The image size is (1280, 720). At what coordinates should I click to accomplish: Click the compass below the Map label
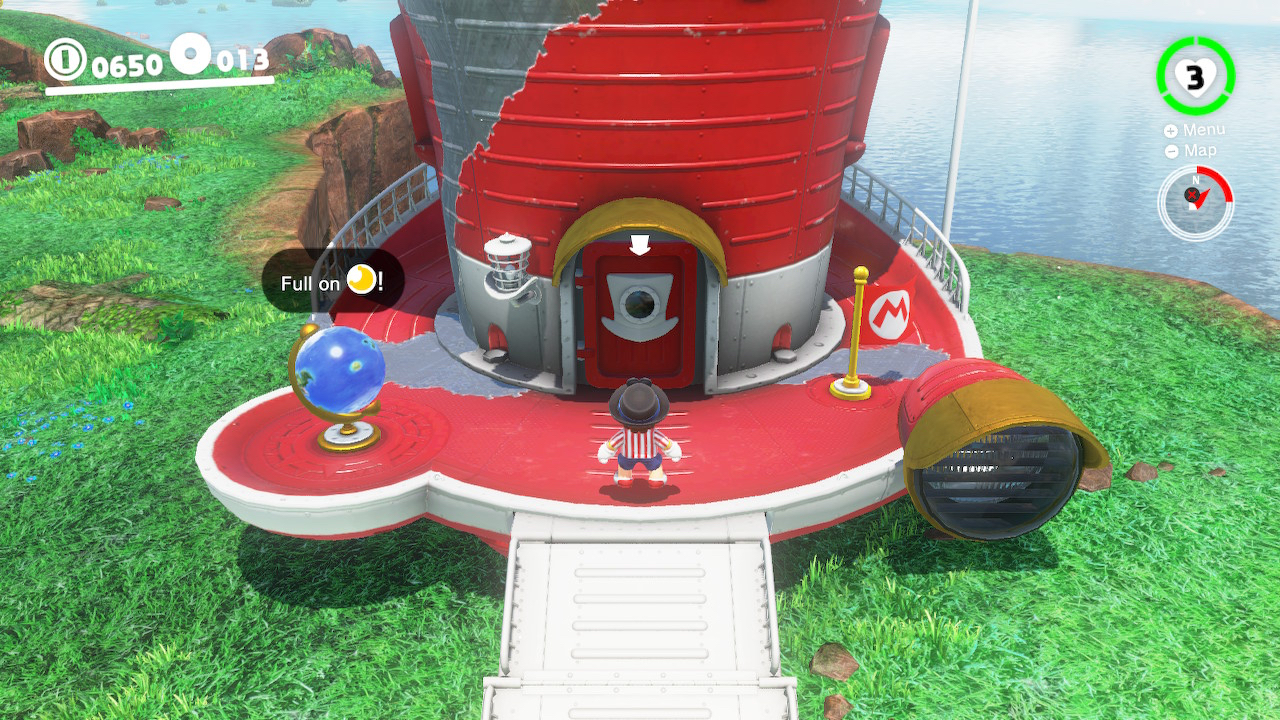pyautogui.click(x=1195, y=201)
